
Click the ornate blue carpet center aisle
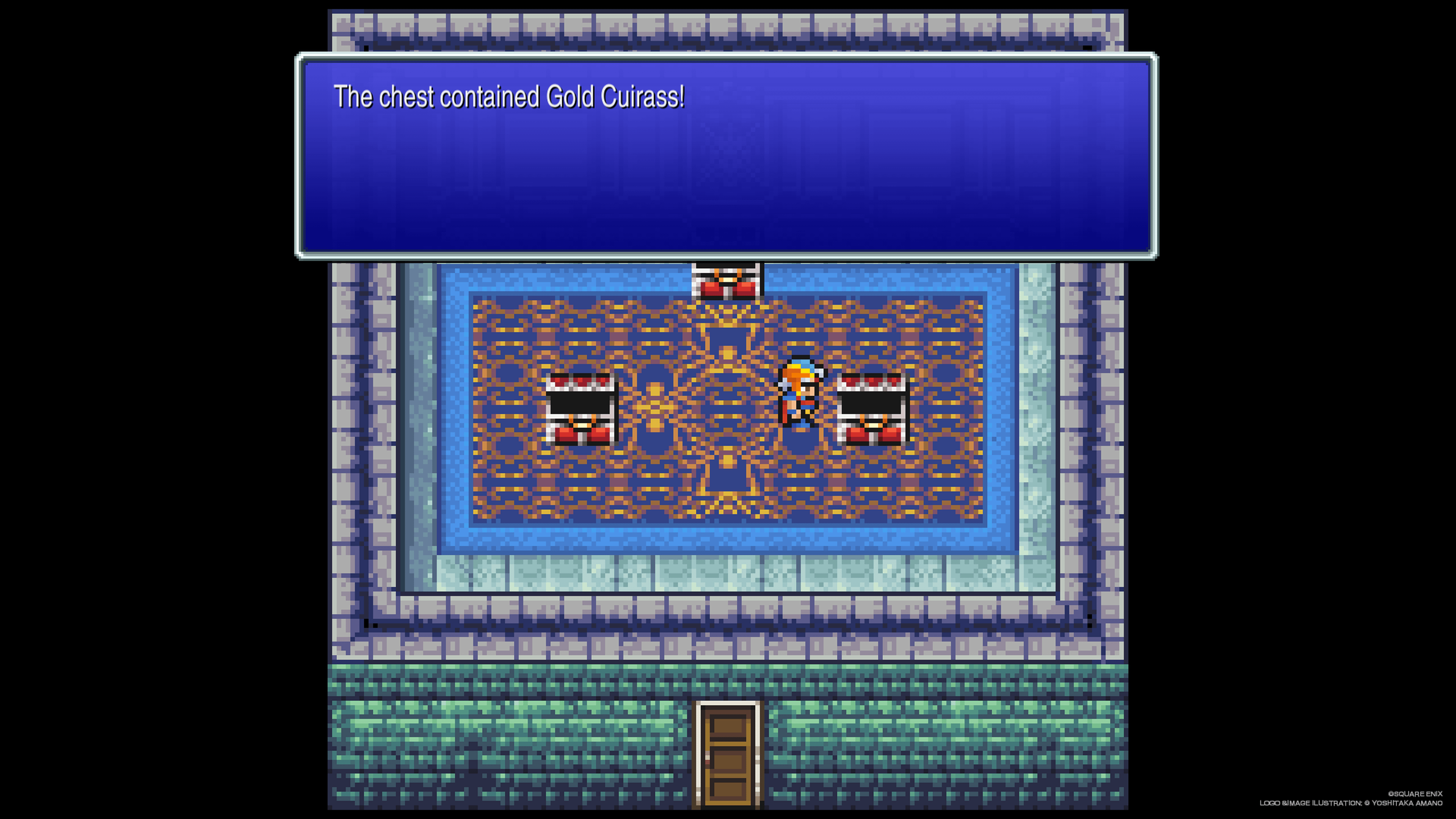pos(726,492)
